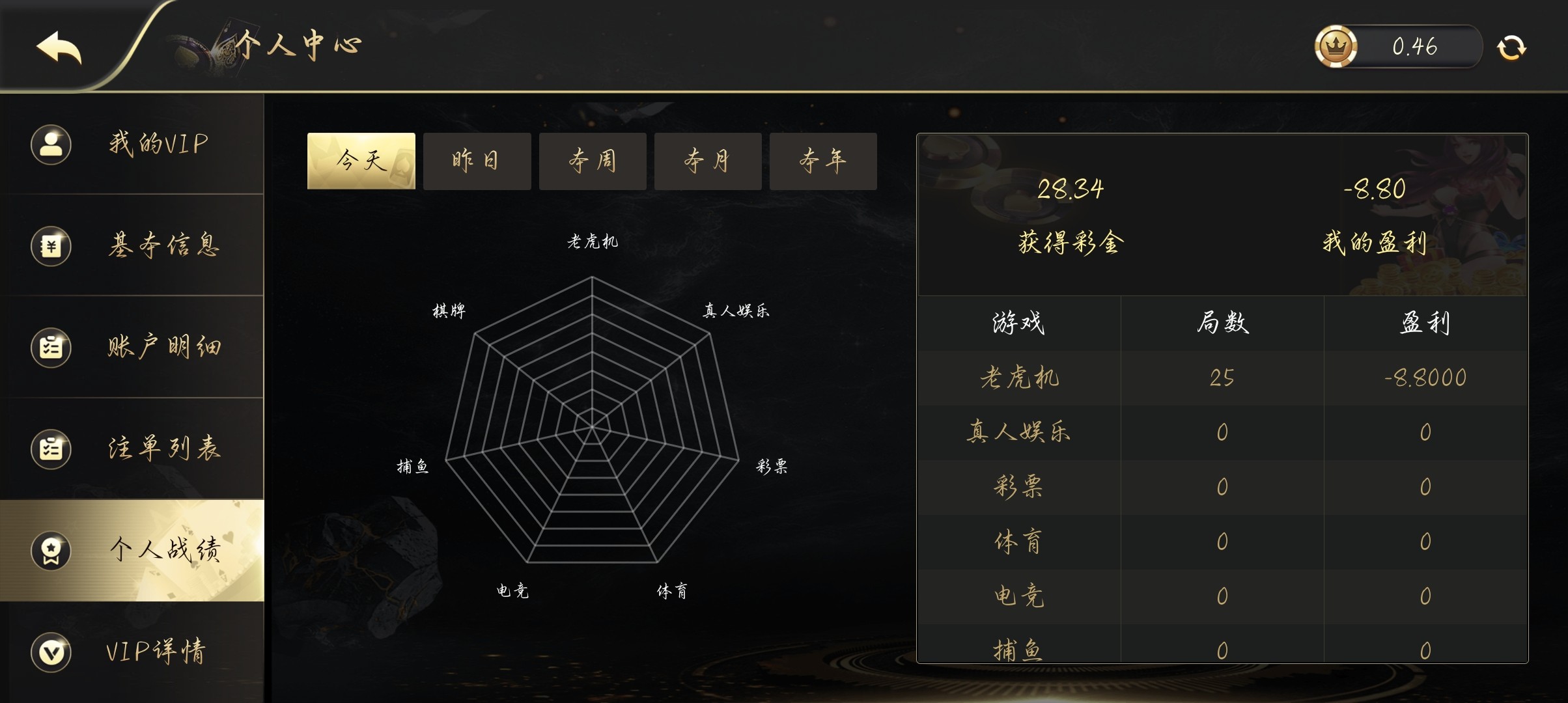Keep 今天 selected as active period
The height and width of the screenshot is (703, 1568).
(361, 161)
